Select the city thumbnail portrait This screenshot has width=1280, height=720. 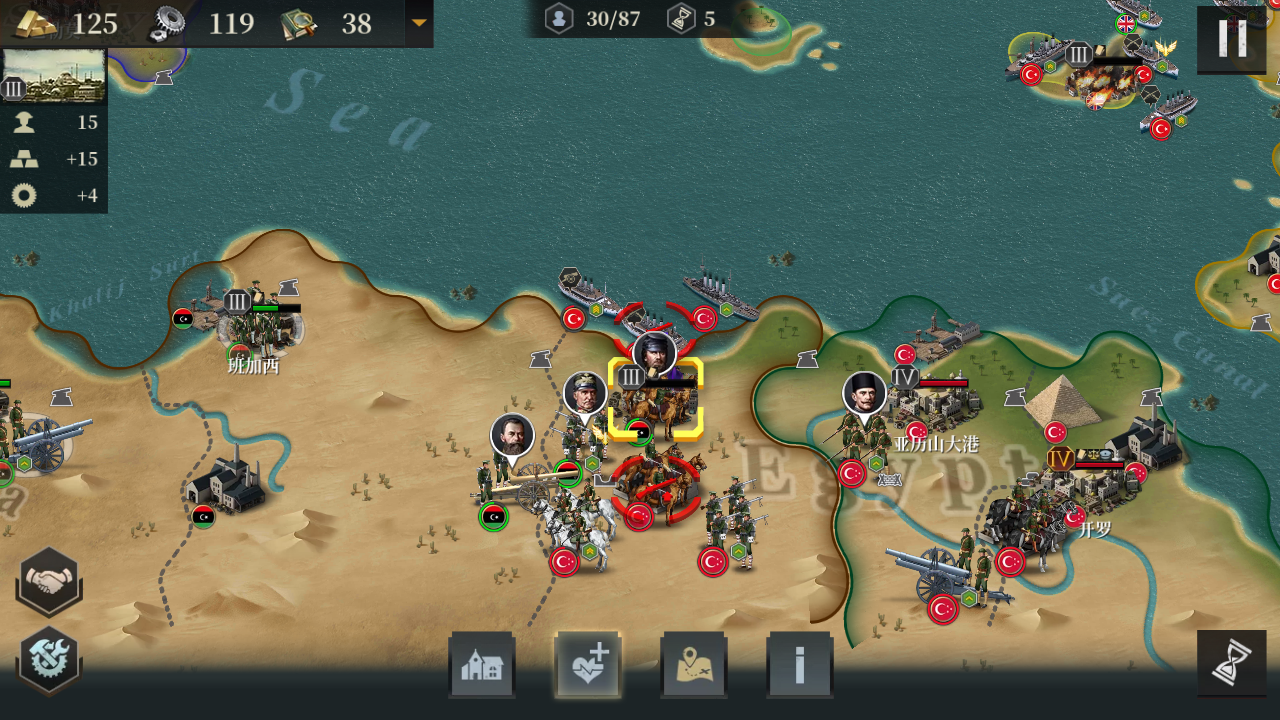pyautogui.click(x=54, y=76)
